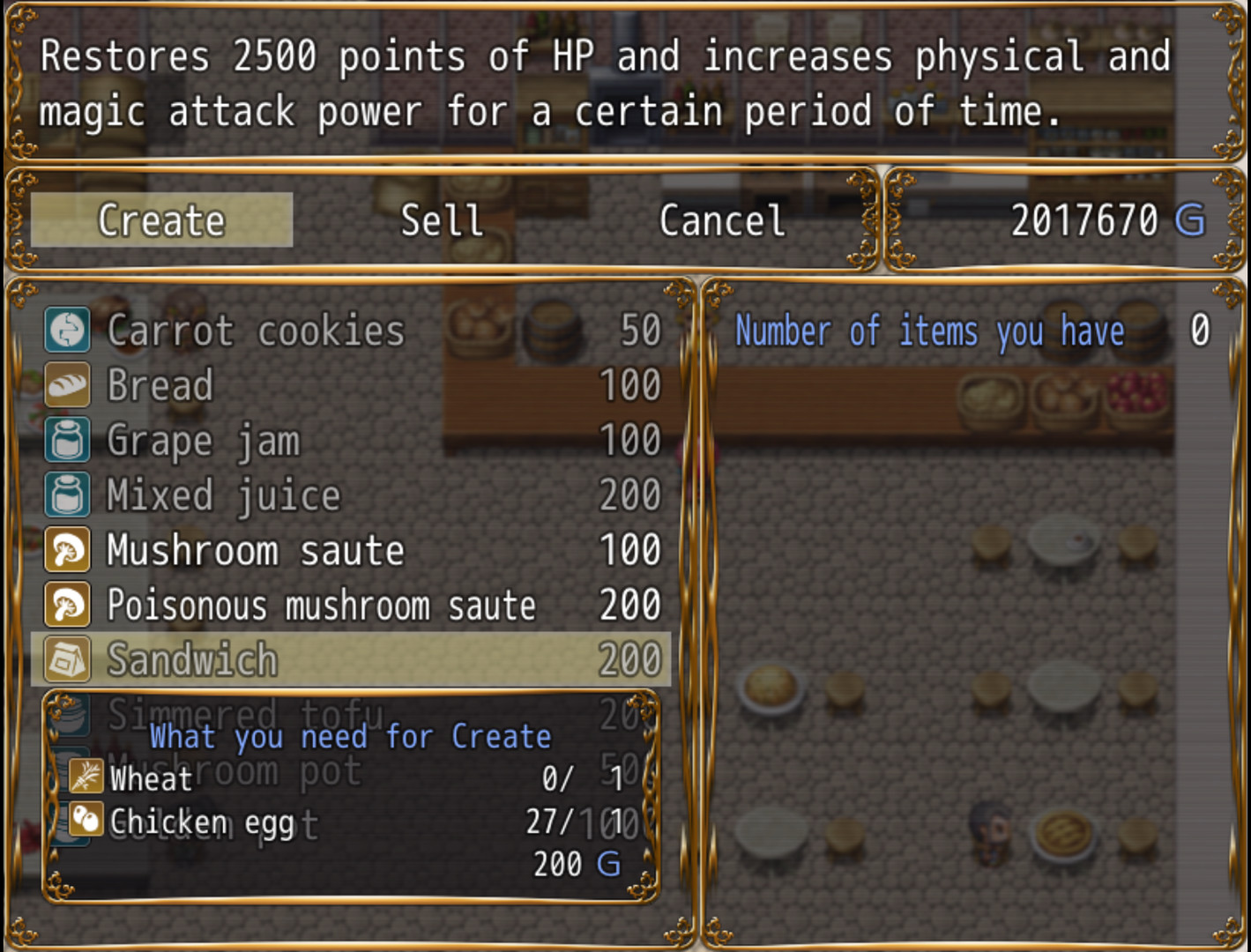Click the Grape jam jar icon
1251x952 pixels.
(67, 440)
